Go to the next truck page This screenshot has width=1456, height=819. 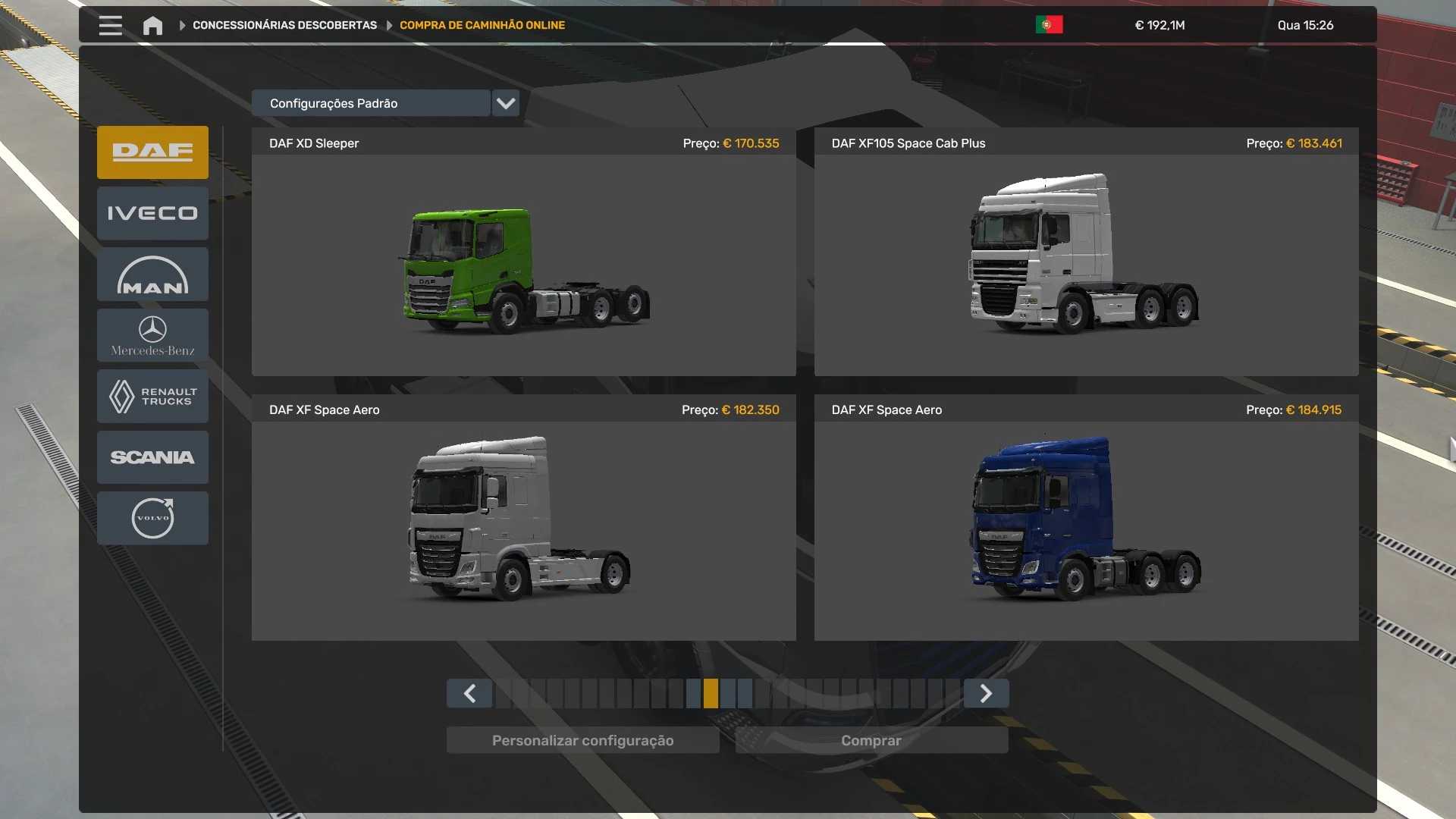(986, 693)
